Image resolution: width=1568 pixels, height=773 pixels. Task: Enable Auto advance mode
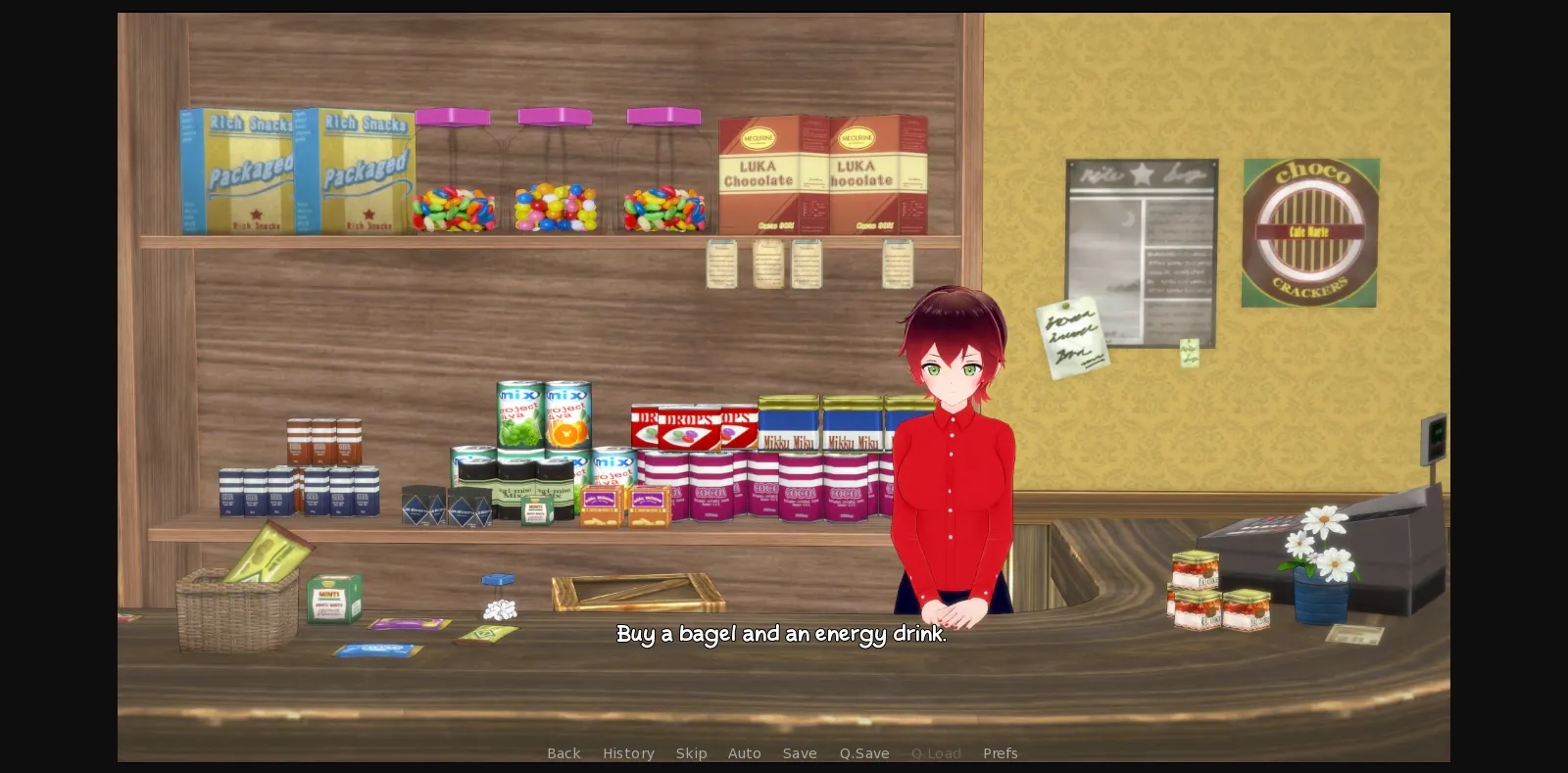745,753
